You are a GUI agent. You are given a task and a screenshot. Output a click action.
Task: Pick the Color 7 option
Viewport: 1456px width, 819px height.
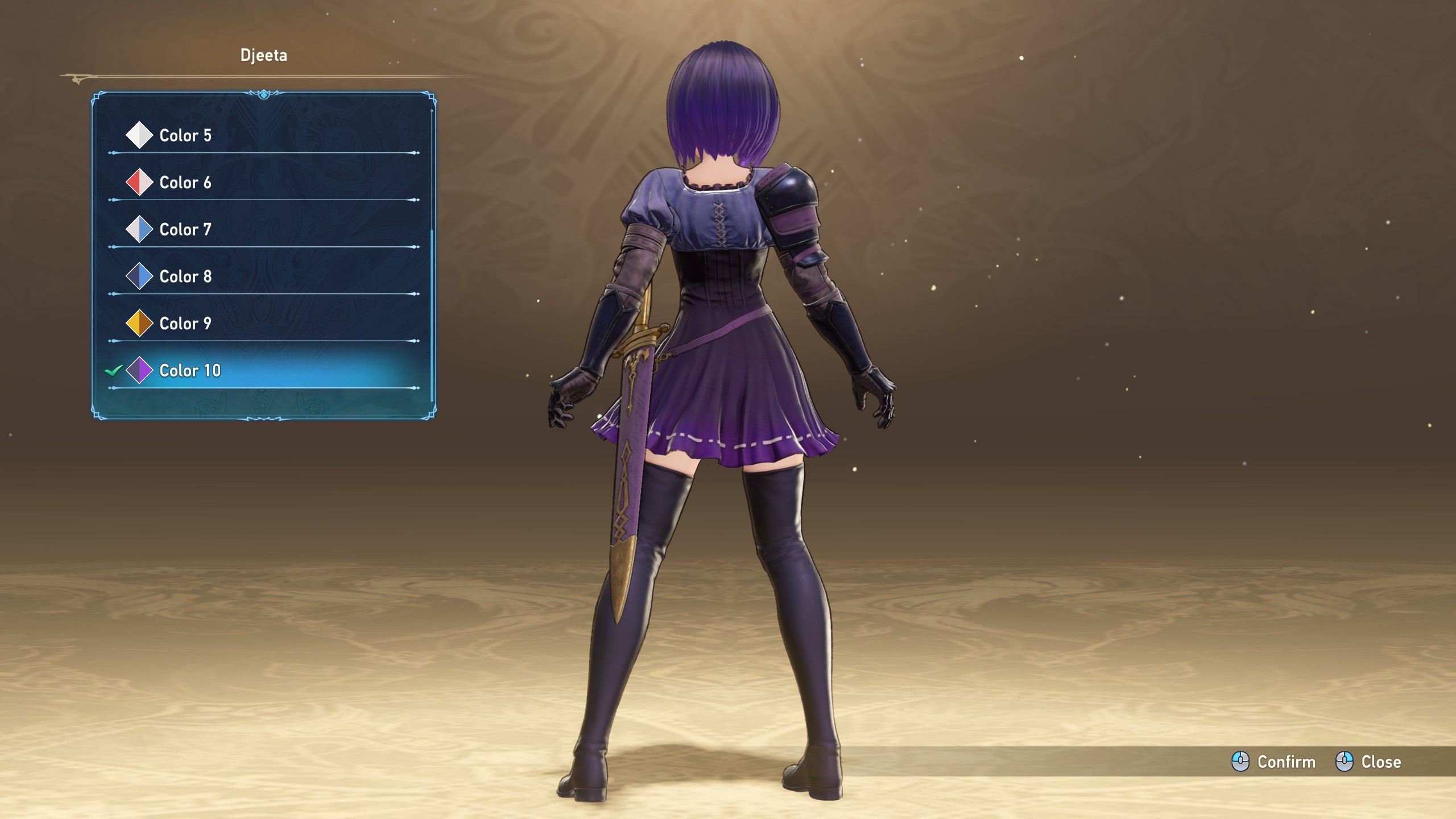[185, 230]
